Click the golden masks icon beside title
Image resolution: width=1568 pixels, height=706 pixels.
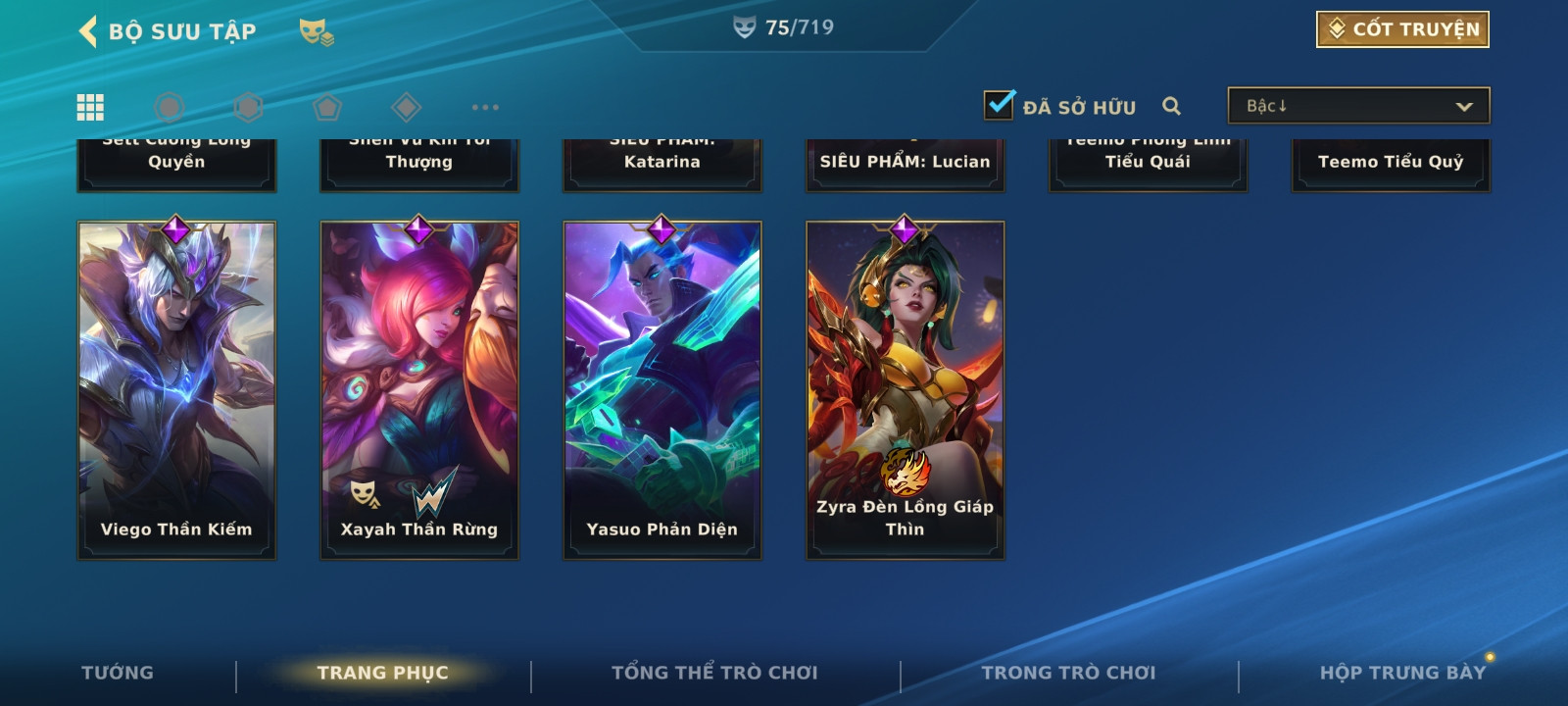[316, 32]
